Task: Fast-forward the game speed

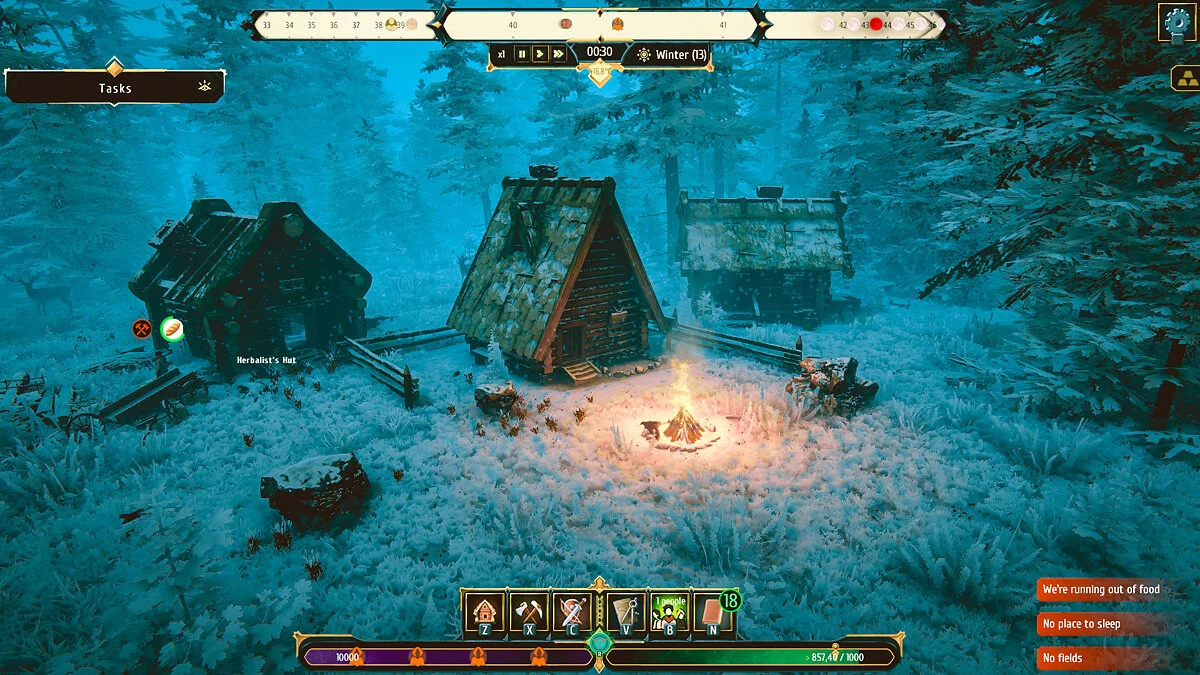Action: [558, 53]
